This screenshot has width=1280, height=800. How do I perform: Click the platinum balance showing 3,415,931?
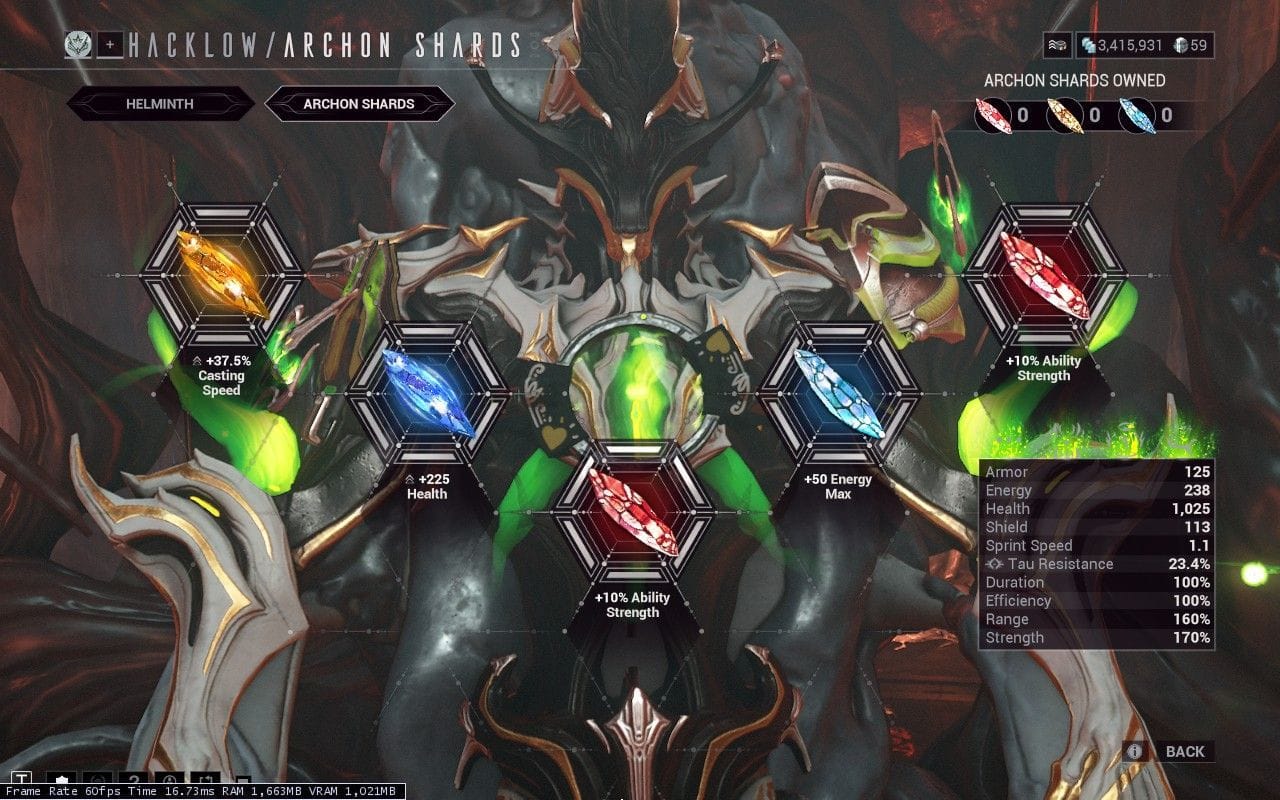click(1125, 44)
